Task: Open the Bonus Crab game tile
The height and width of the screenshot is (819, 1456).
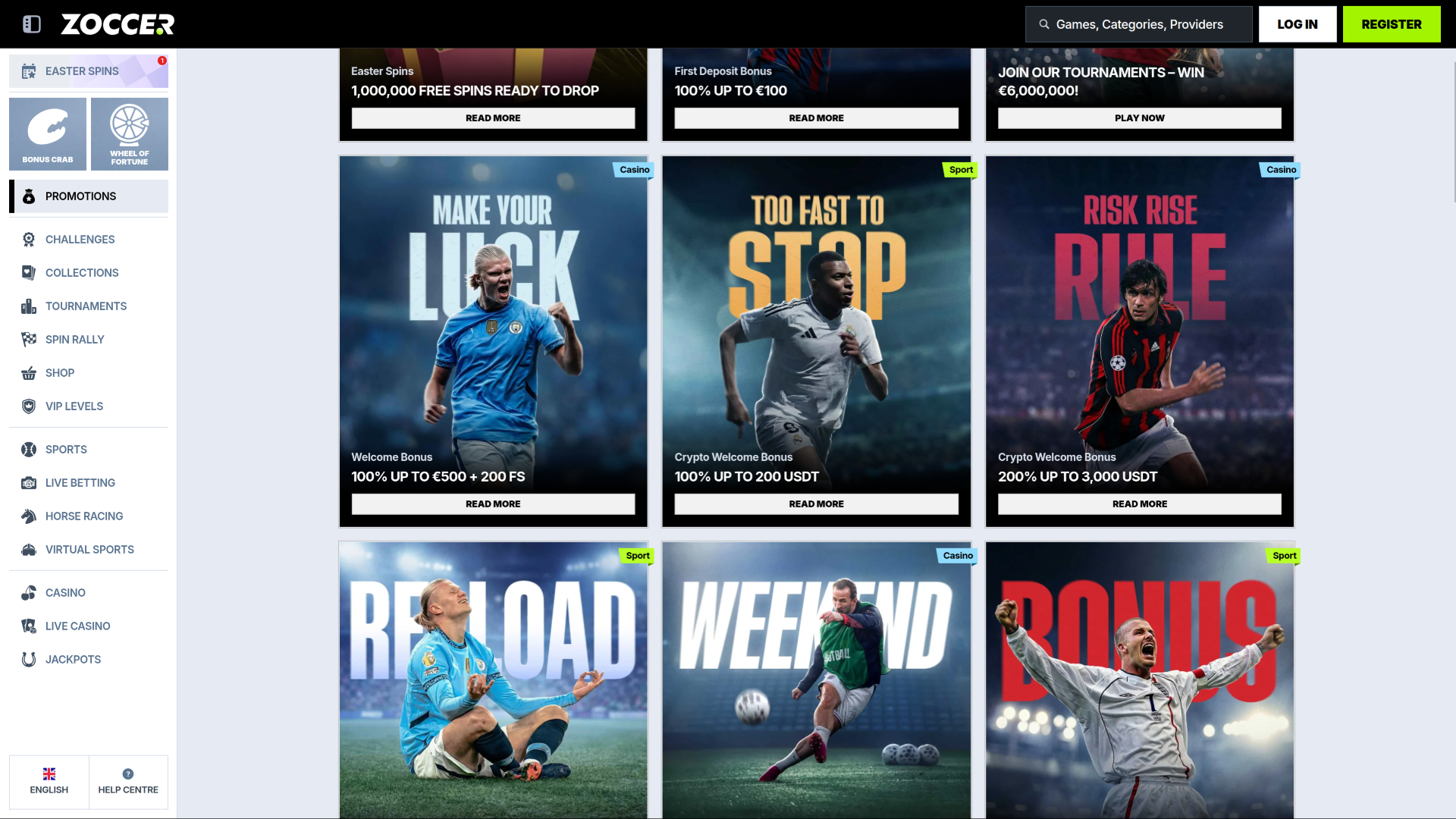Action: click(47, 133)
